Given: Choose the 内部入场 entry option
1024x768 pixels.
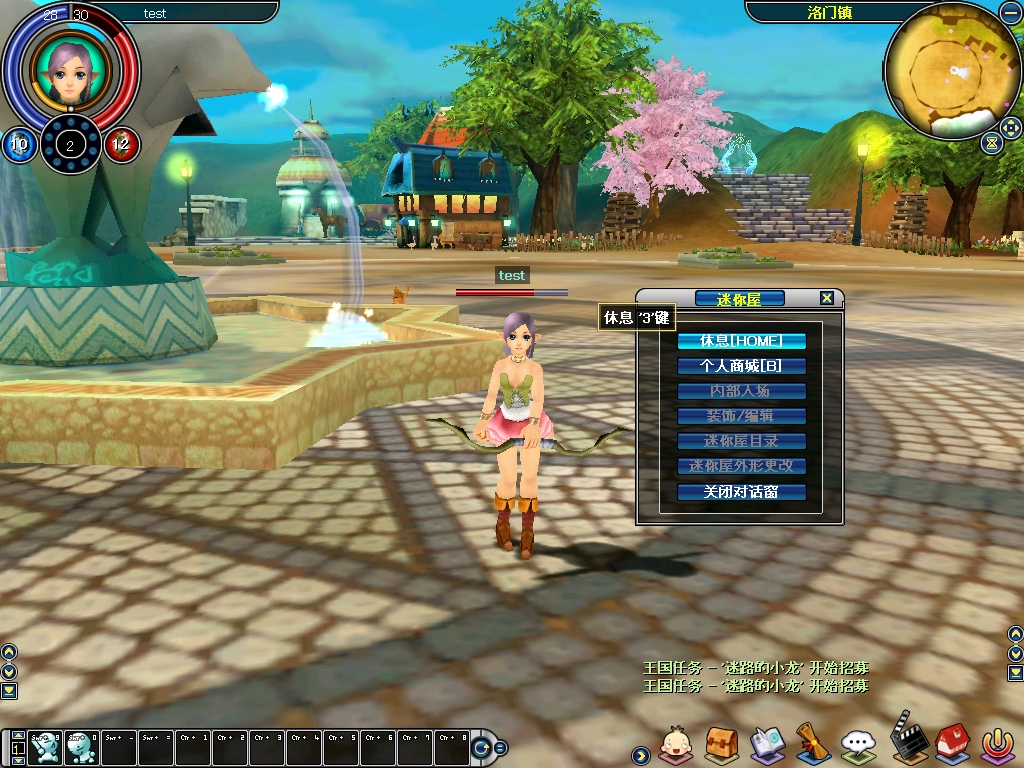Looking at the screenshot, I should point(741,391).
